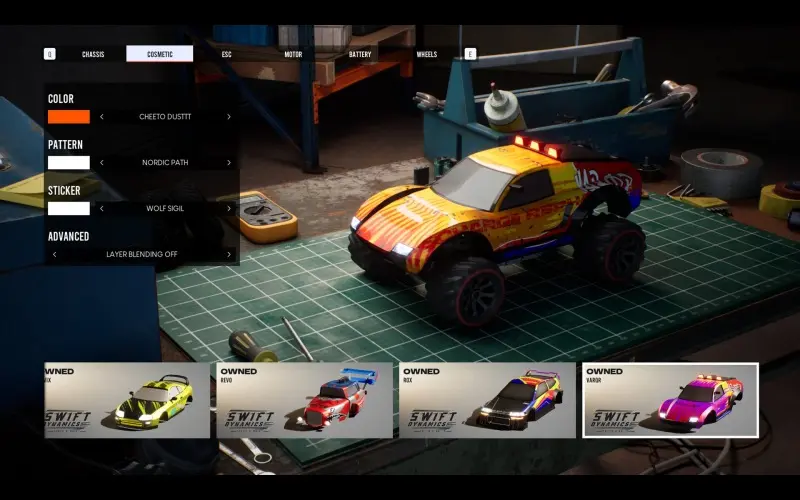The width and height of the screenshot is (800, 500).
Task: Open the ESC tab
Action: click(x=227, y=54)
